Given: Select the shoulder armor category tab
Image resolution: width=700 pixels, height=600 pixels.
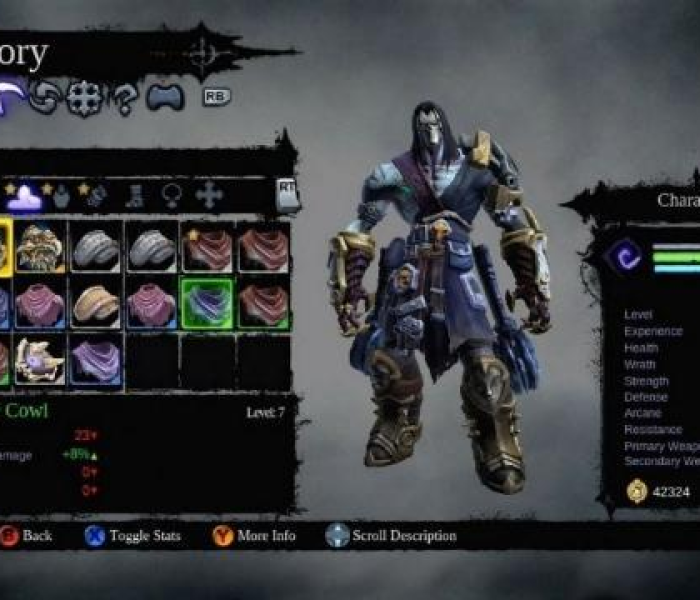Looking at the screenshot, I should point(24,194).
